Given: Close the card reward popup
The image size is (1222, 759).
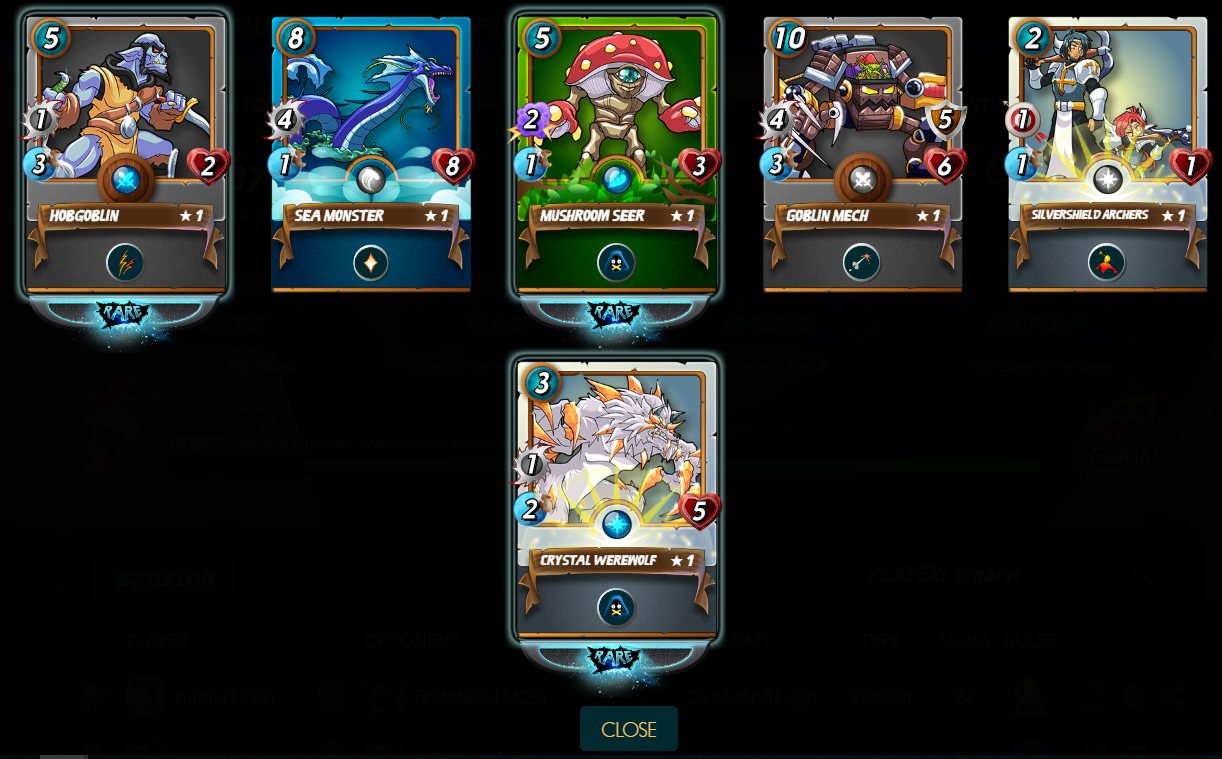Looking at the screenshot, I should pos(628,729).
